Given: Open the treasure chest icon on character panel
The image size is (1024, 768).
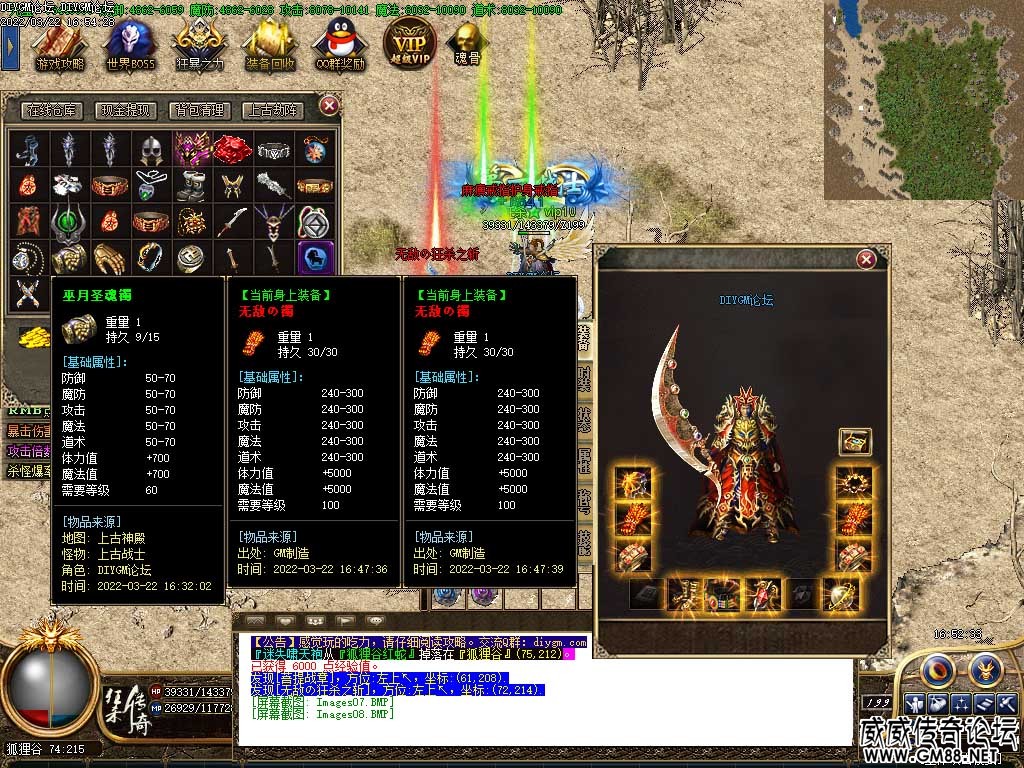Looking at the screenshot, I should (855, 441).
